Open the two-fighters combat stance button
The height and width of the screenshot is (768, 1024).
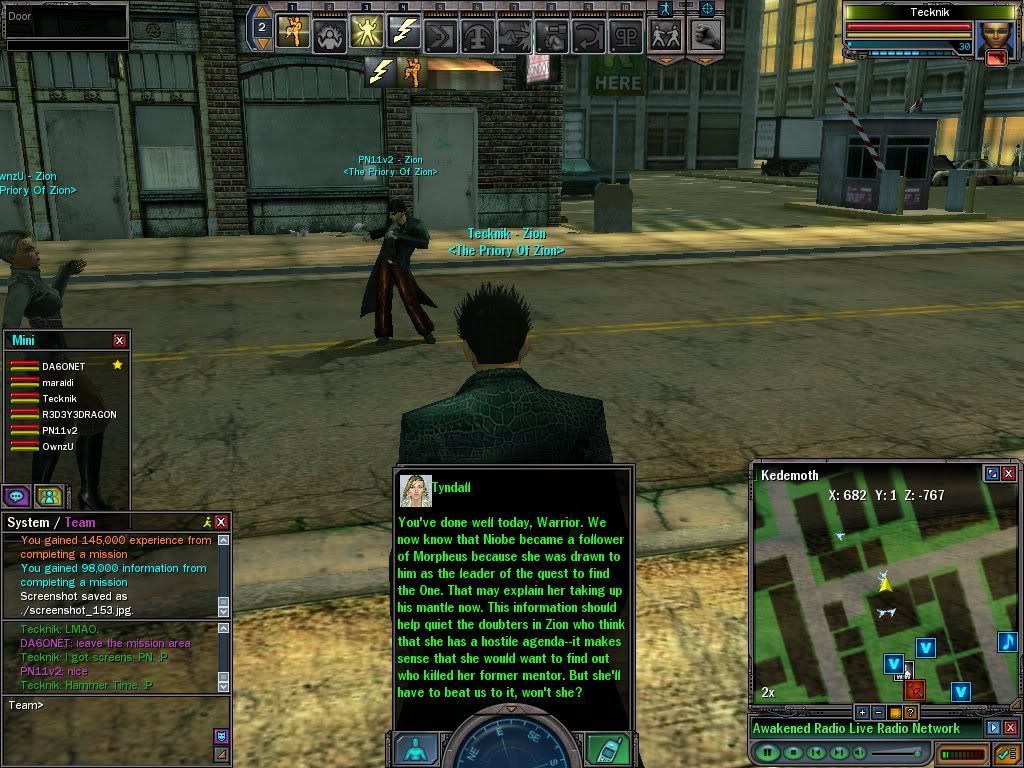click(x=665, y=35)
